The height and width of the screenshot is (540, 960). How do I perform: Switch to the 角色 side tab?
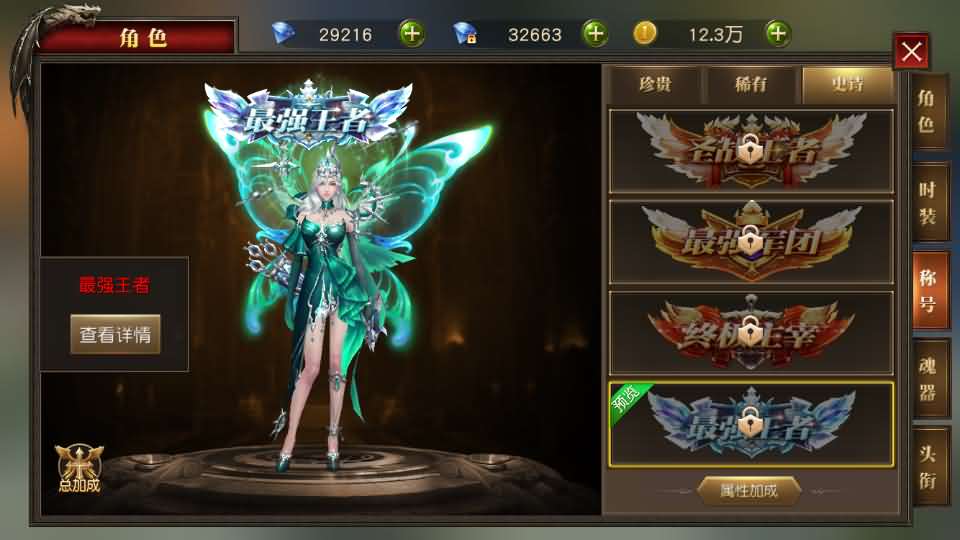click(x=927, y=111)
